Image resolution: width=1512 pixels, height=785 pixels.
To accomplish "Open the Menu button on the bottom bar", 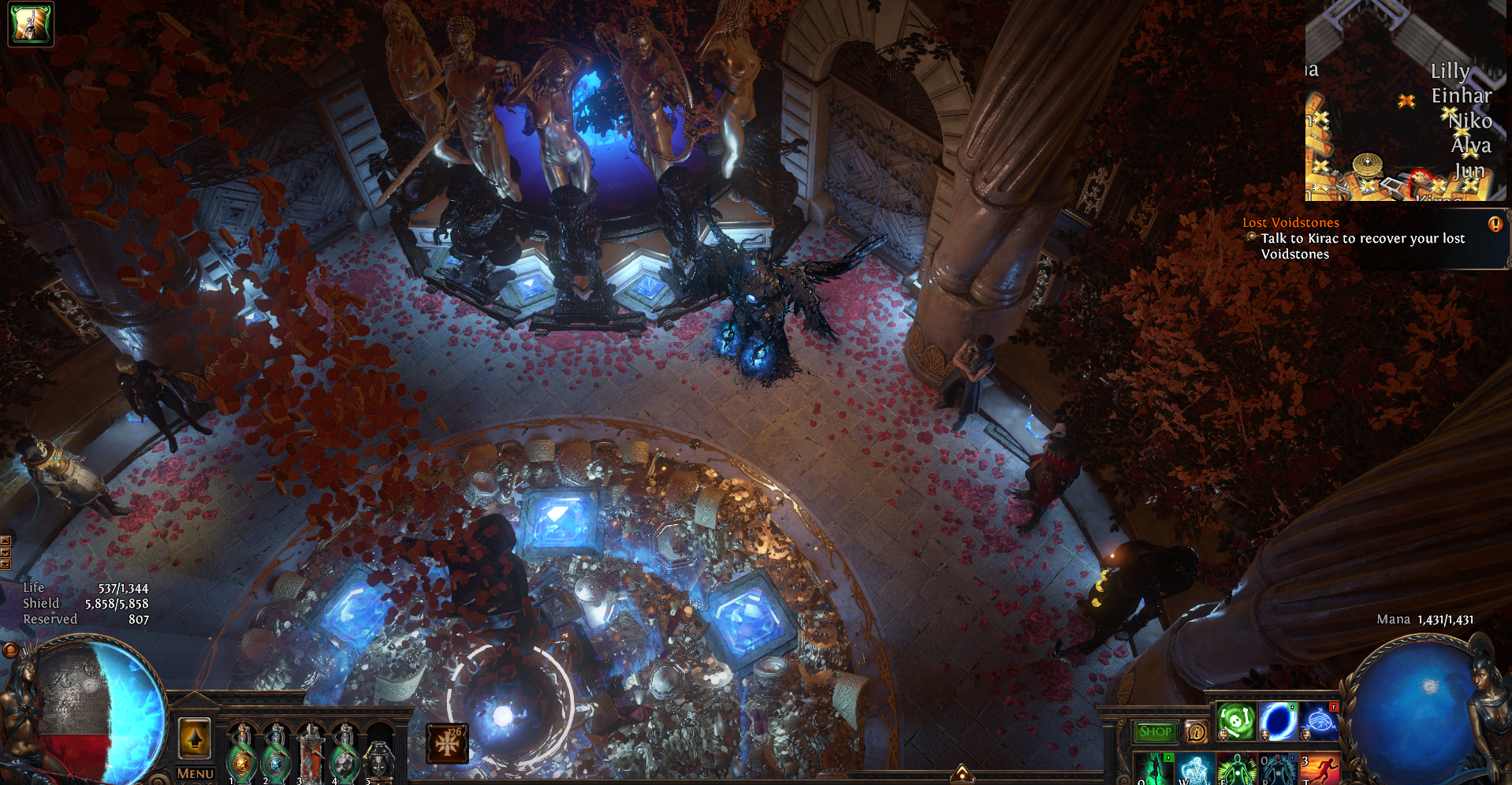I will (195, 774).
